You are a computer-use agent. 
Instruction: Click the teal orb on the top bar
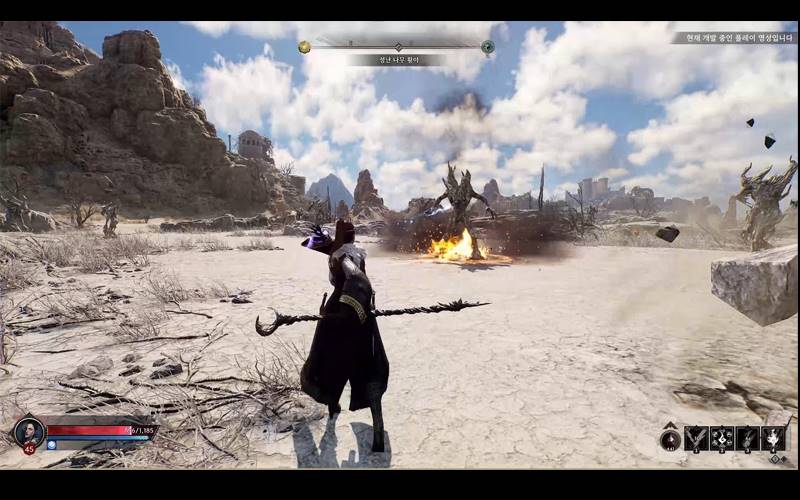(x=488, y=47)
